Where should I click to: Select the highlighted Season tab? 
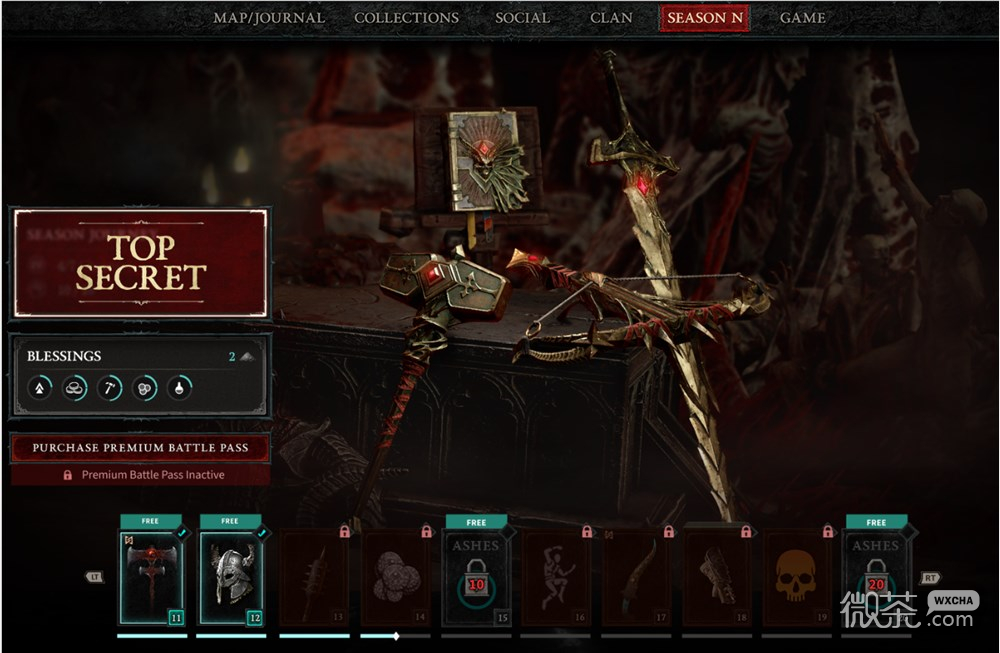(x=704, y=18)
